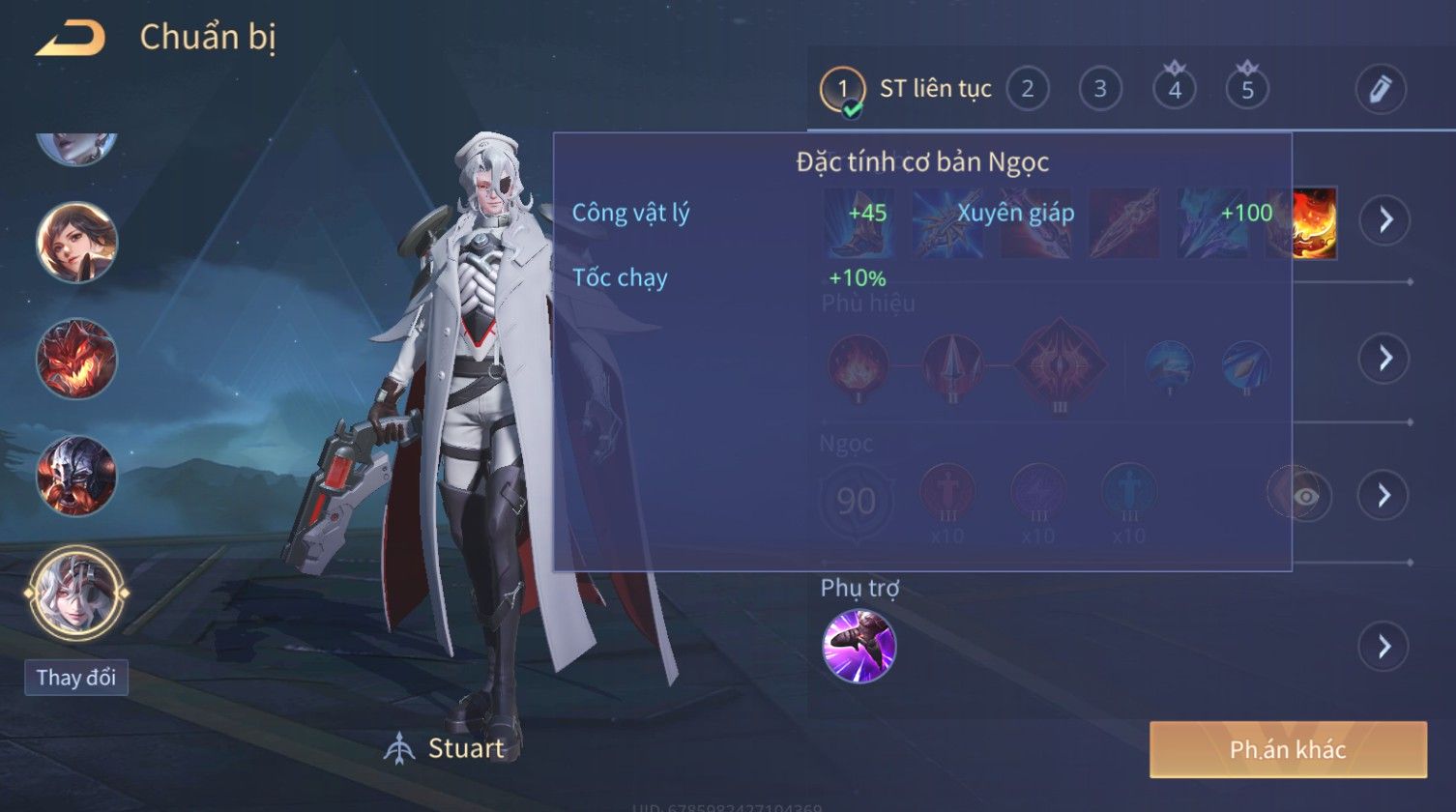Choose the red fire demon hero portrait

[77, 359]
